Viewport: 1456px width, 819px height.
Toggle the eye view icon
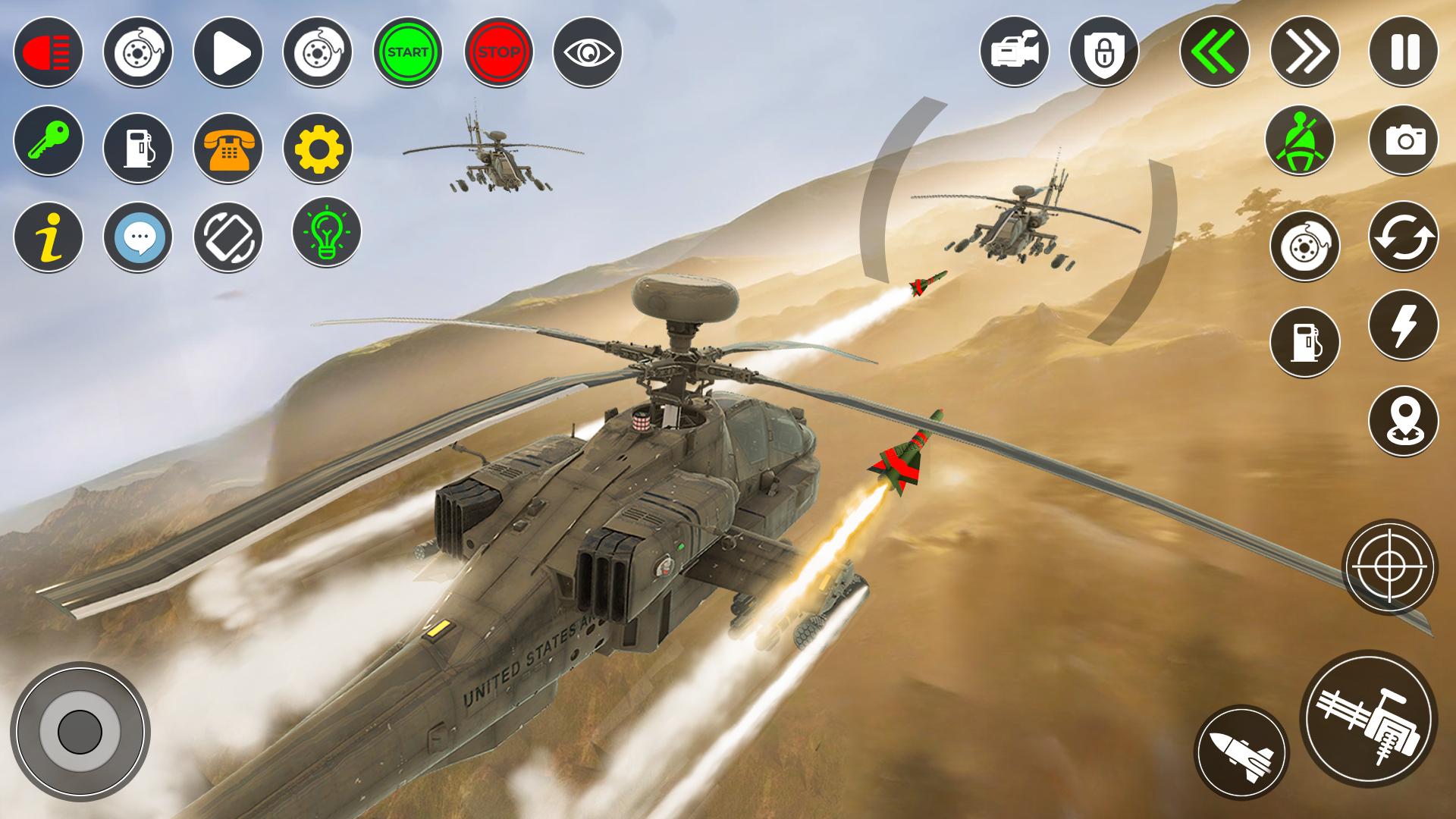pyautogui.click(x=588, y=52)
